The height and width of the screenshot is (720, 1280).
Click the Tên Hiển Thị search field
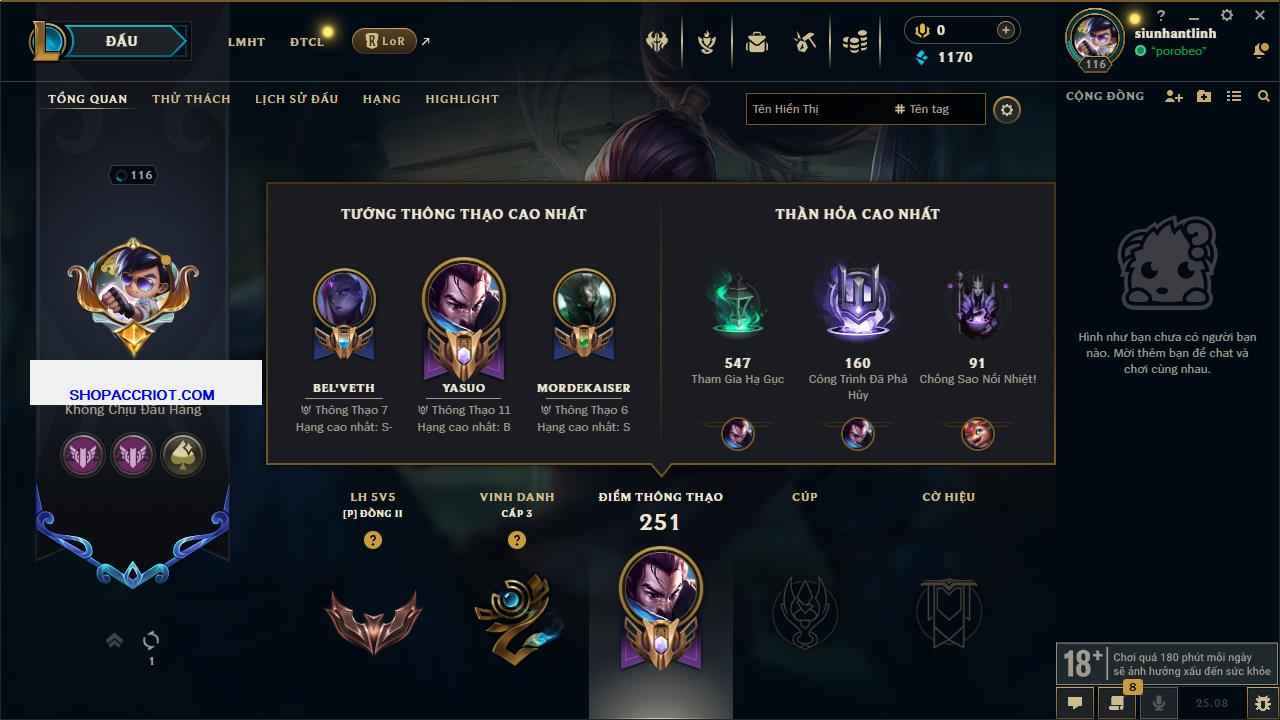[x=815, y=109]
